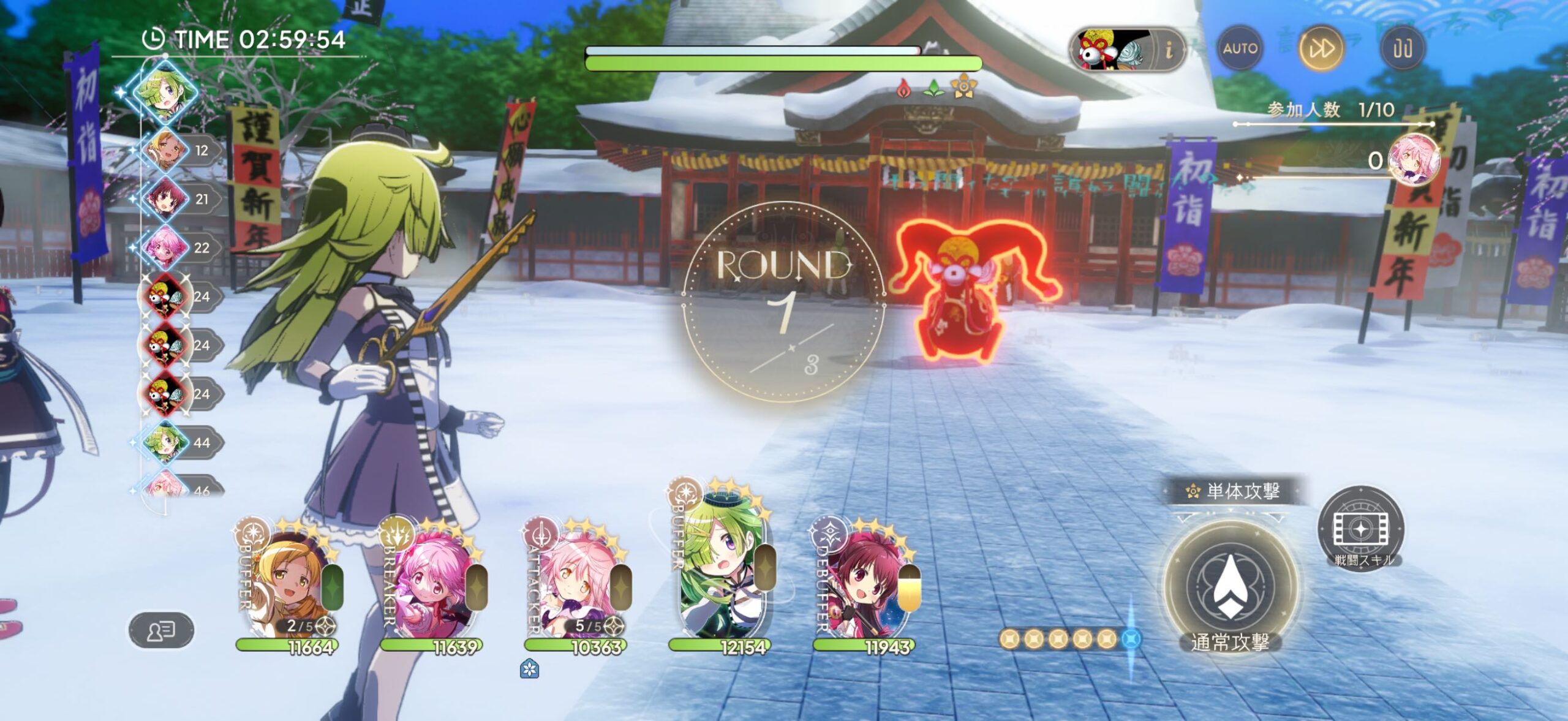Click the turn order portrait numbered 12
The image size is (1568, 721).
[164, 151]
